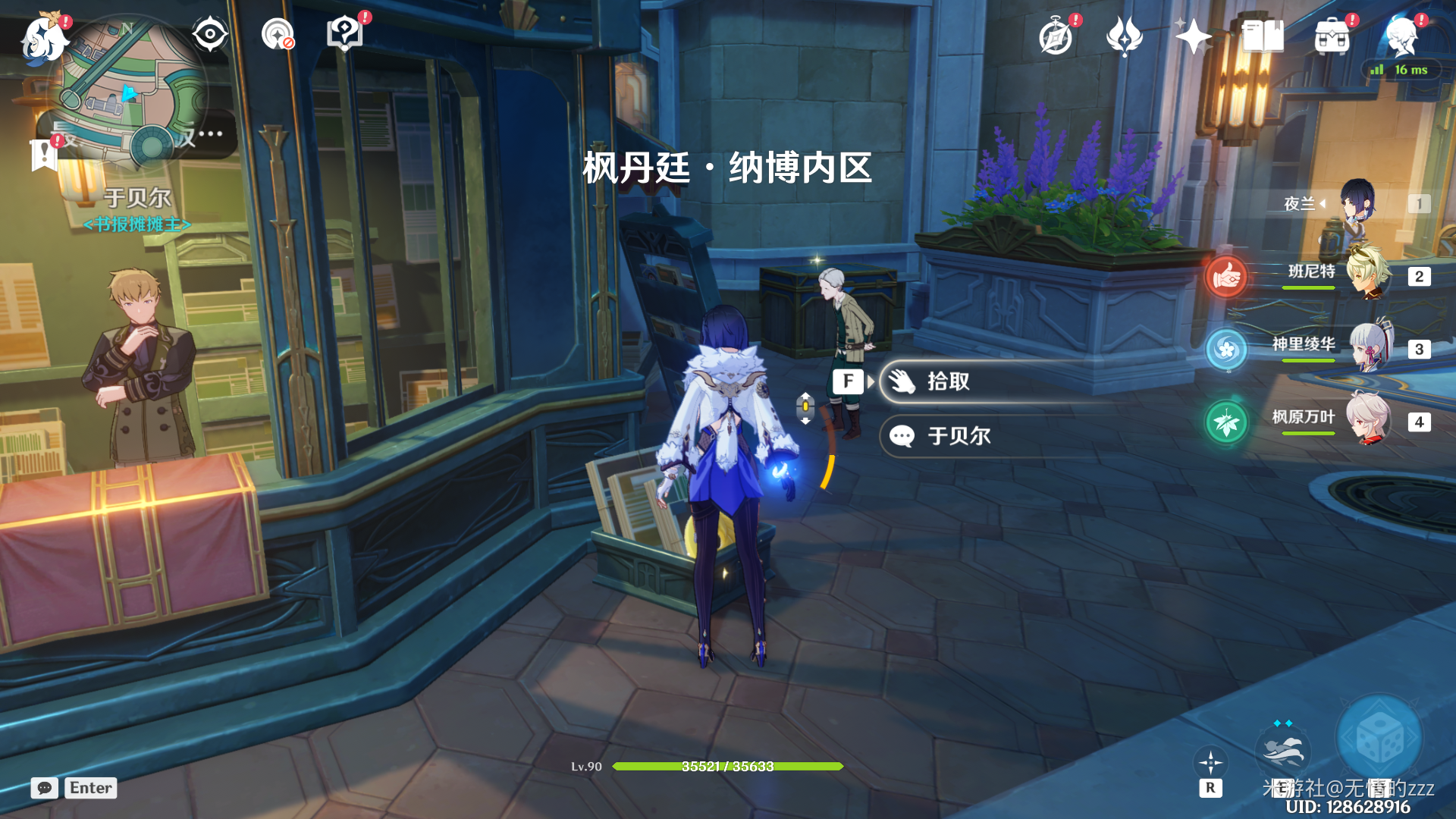
Task: Talk to 于贝尔 dialogue option
Action: [x=959, y=436]
